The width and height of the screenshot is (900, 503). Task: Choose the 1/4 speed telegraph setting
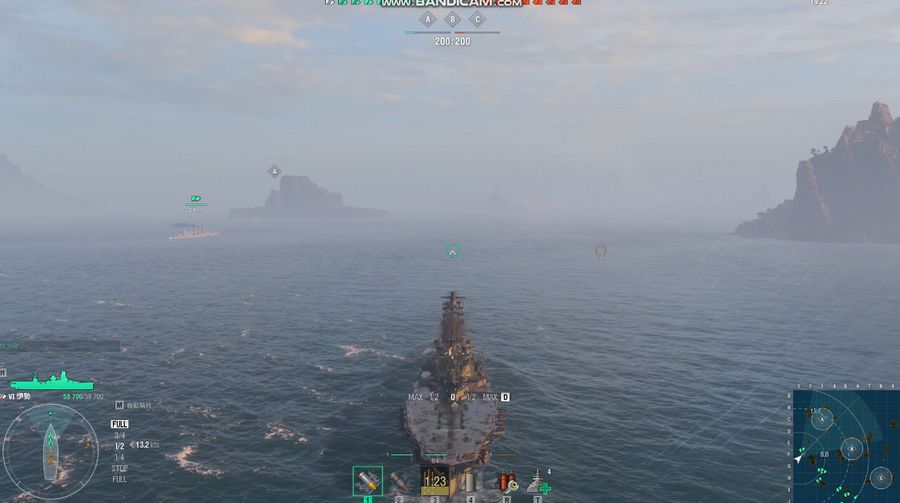(119, 457)
